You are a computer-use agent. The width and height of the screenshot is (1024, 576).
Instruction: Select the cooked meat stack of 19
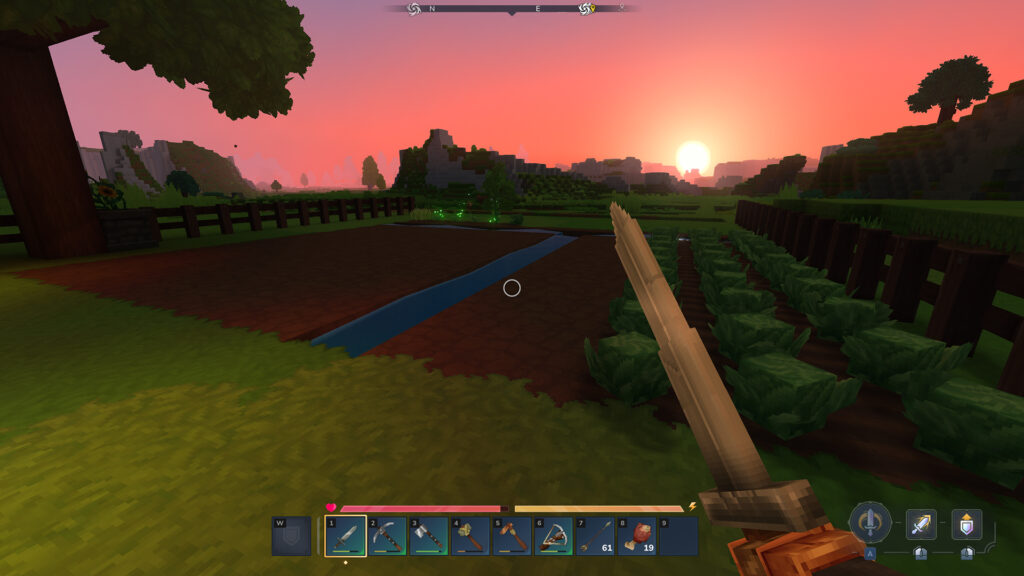[x=637, y=536]
